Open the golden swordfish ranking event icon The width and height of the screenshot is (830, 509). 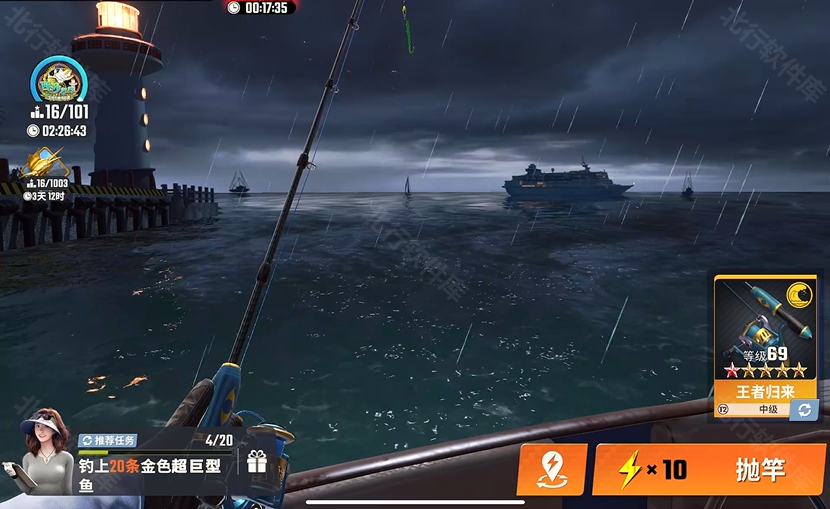tap(47, 163)
